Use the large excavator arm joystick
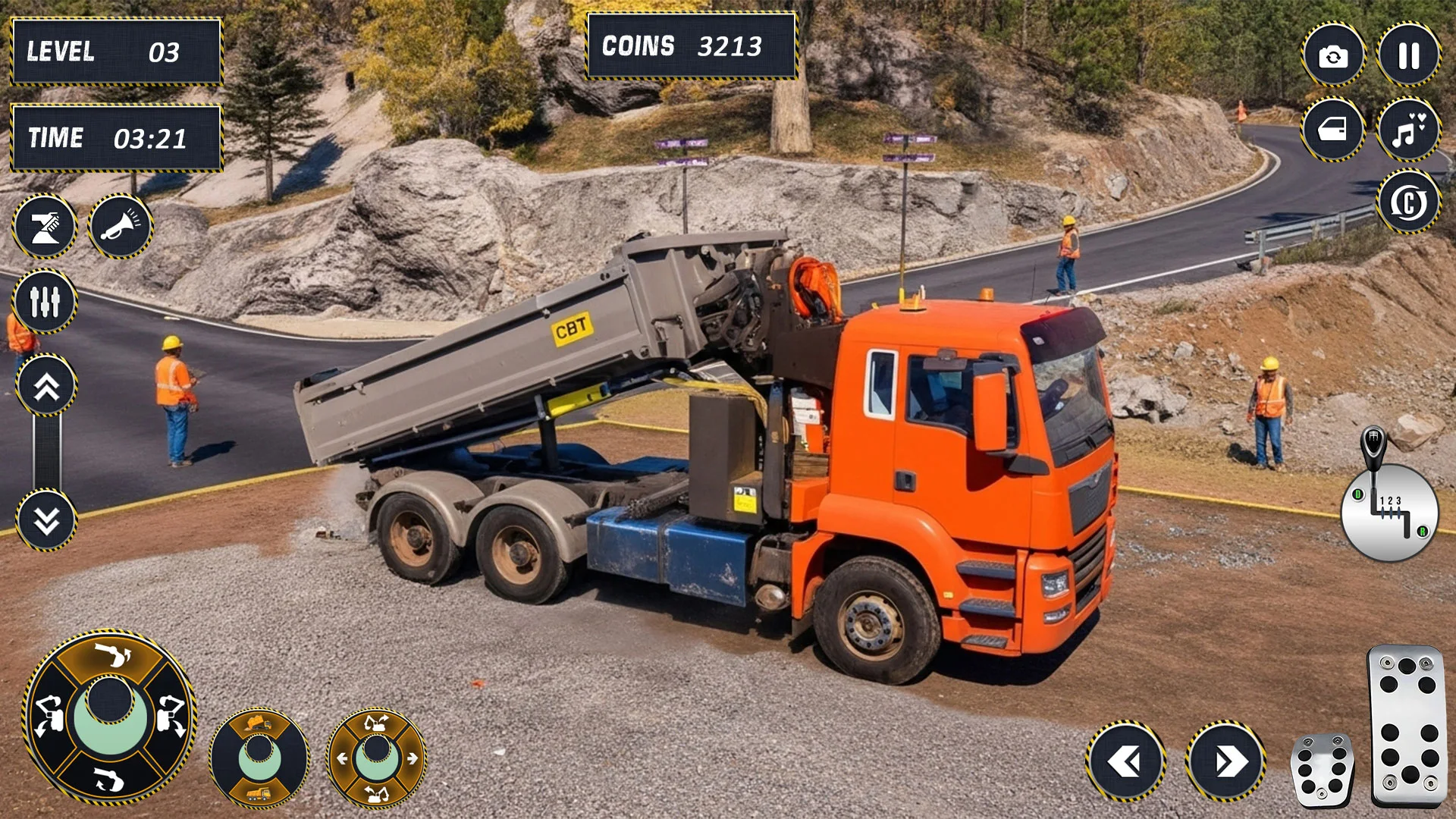This screenshot has height=819, width=1456. [111, 716]
